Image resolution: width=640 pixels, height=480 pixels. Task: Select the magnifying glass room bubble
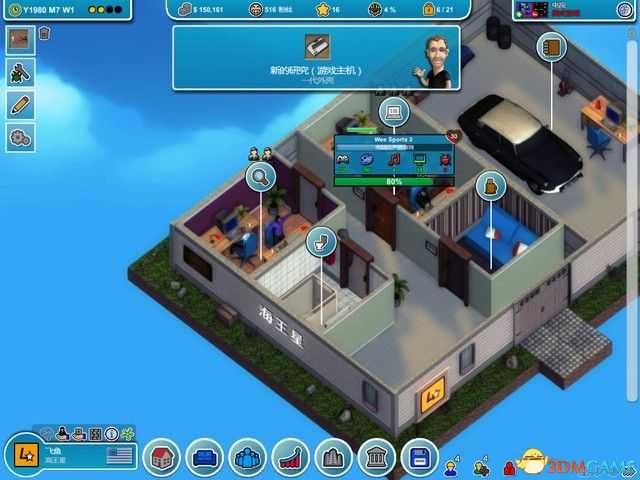[x=261, y=178]
